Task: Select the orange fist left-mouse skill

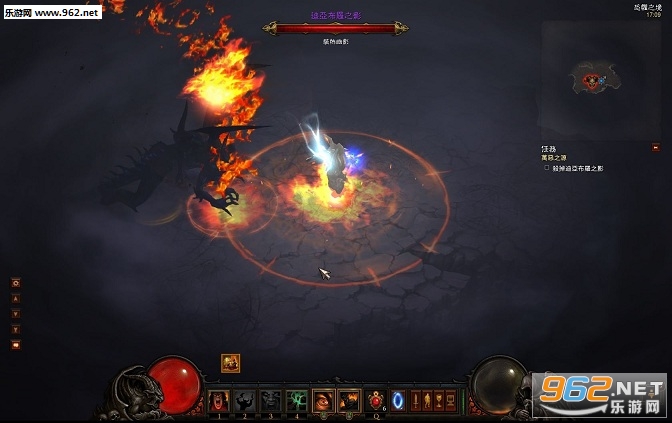Action: pyautogui.click(x=323, y=401)
